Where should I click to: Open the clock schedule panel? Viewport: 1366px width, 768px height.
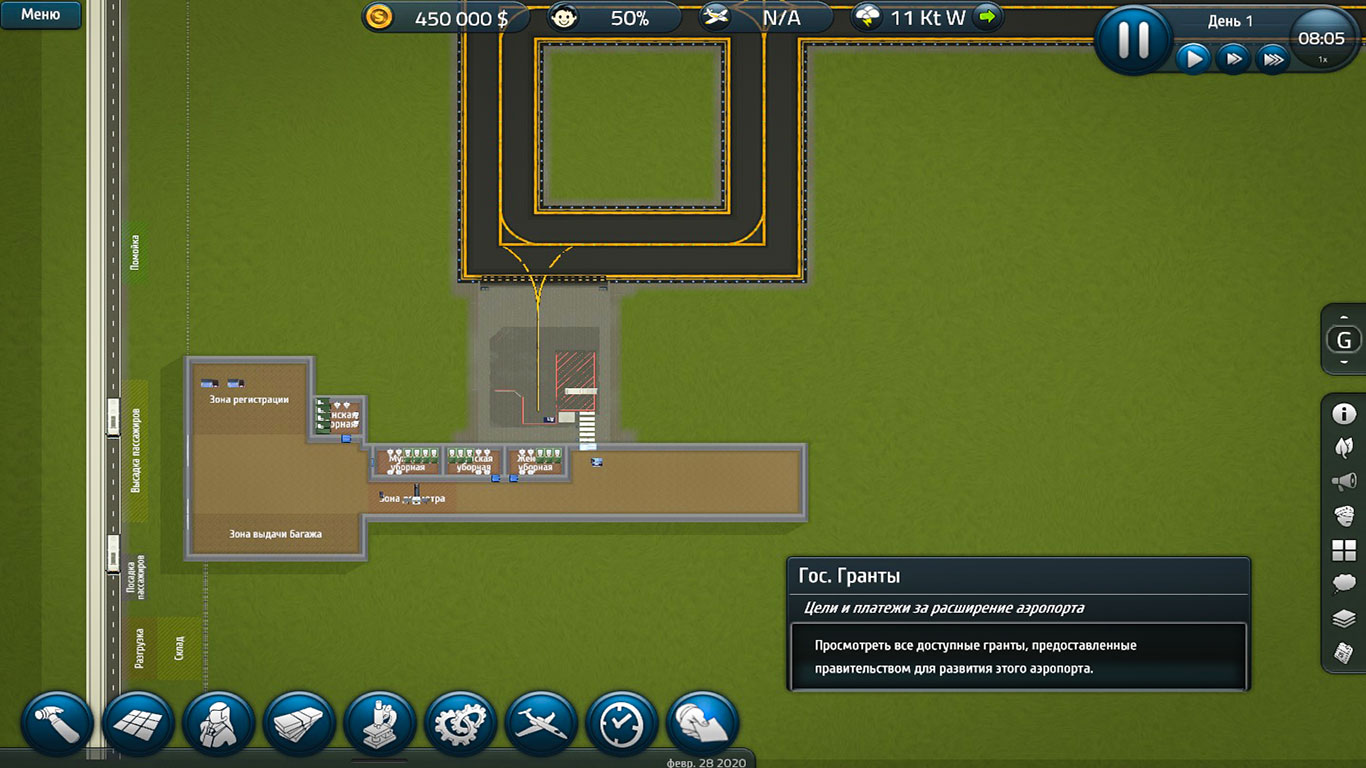click(x=622, y=724)
